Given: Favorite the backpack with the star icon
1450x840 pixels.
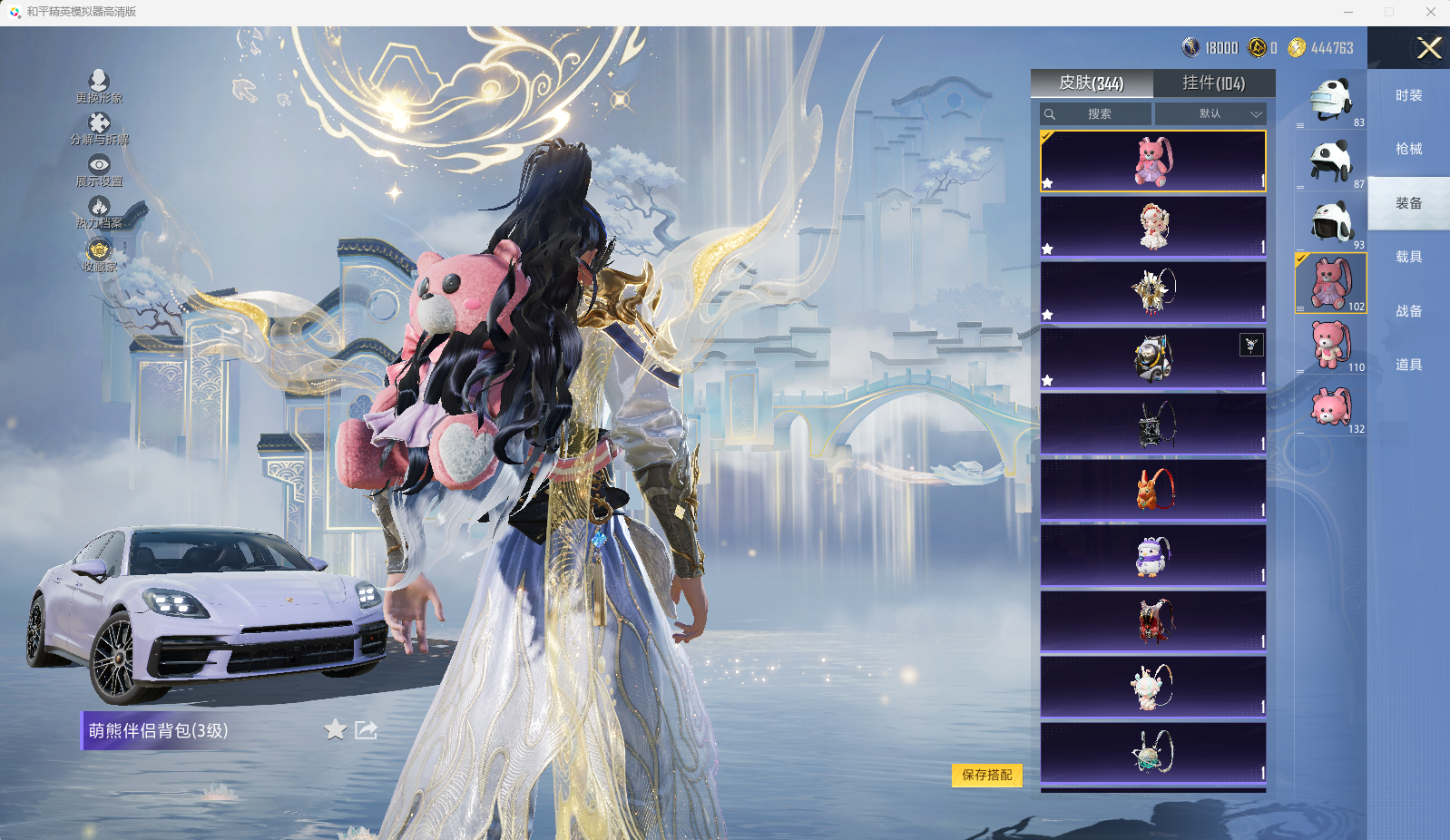Looking at the screenshot, I should 335,730.
